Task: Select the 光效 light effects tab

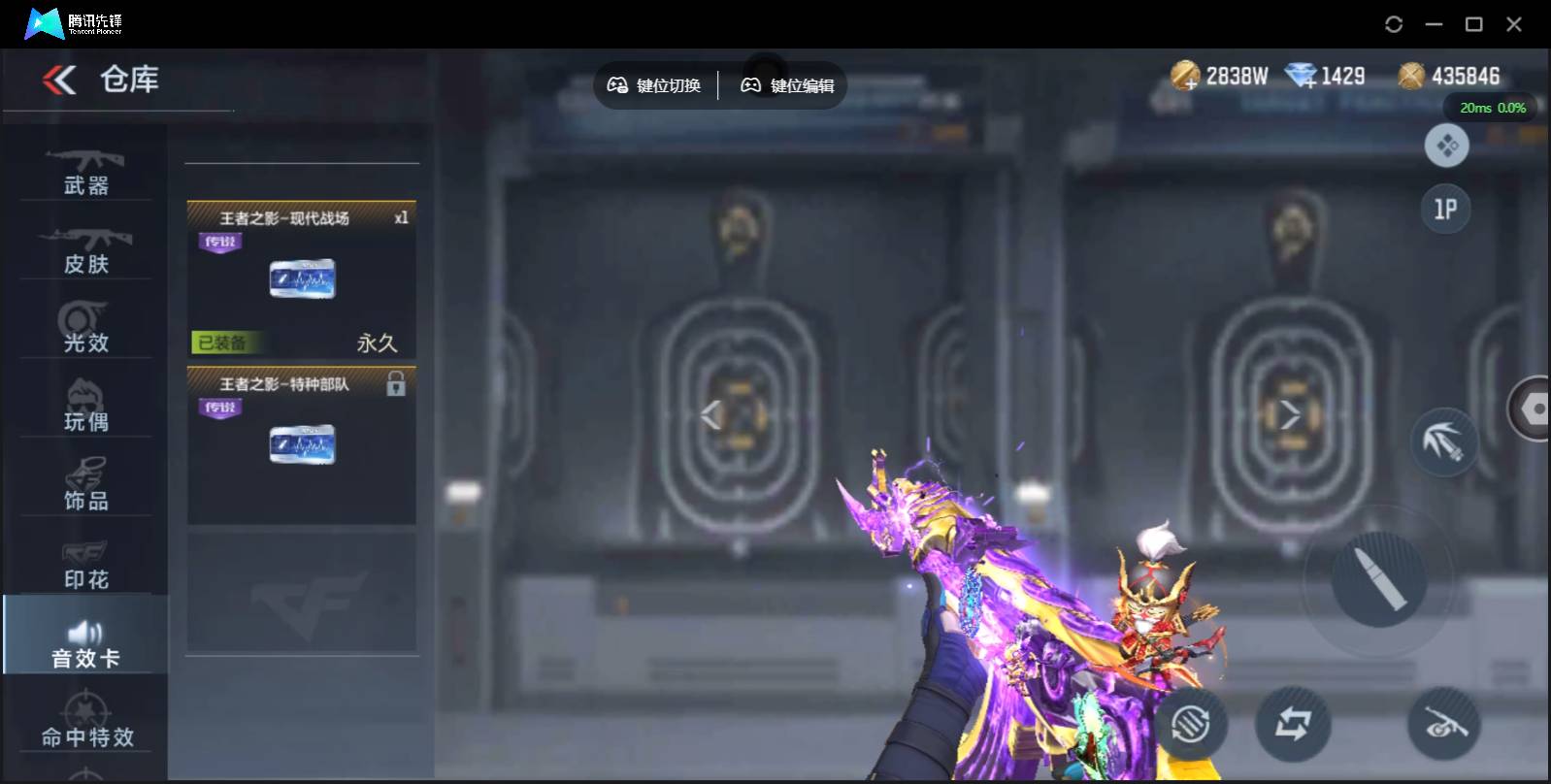Action: click(x=85, y=328)
